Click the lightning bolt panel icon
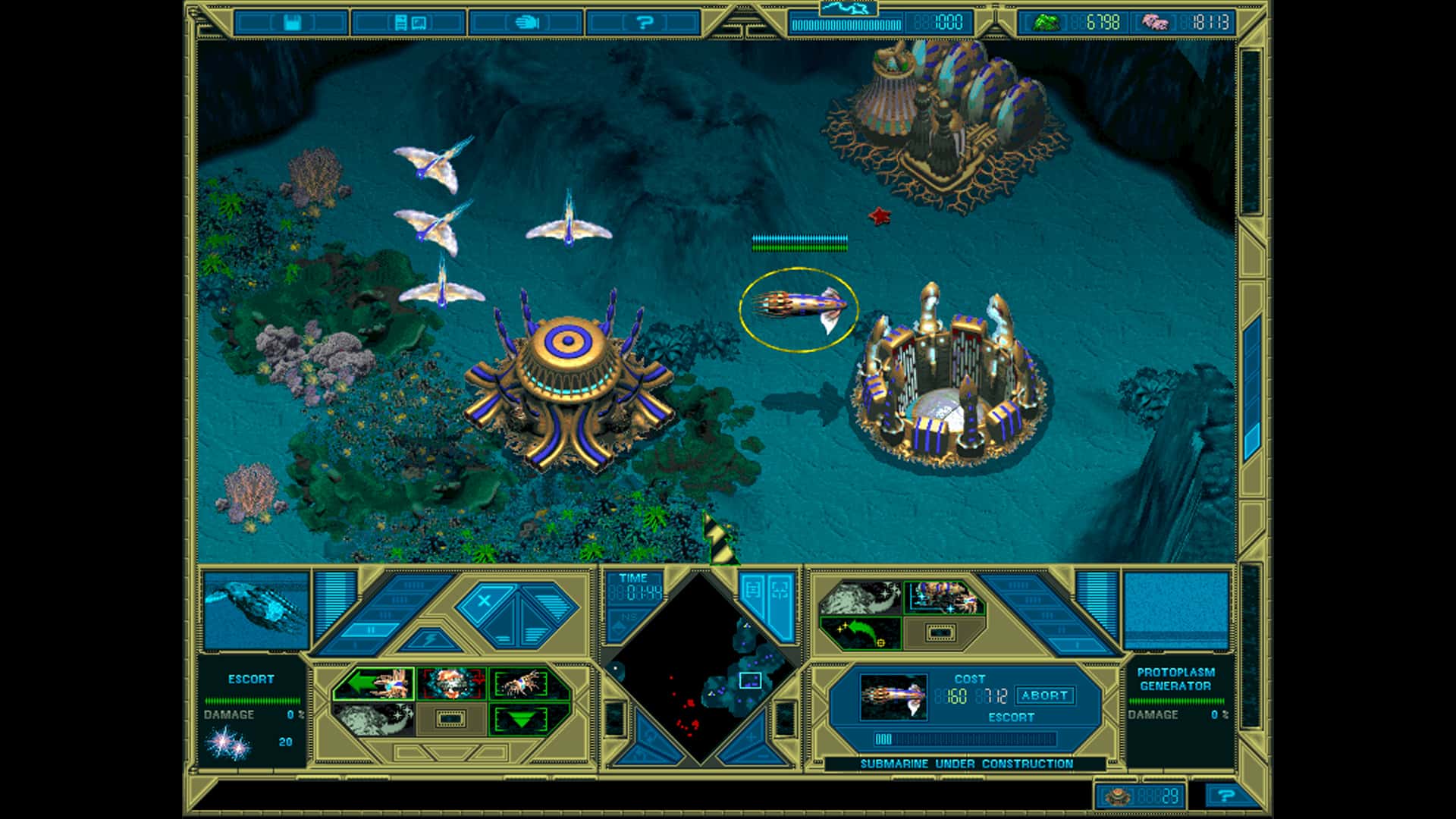The width and height of the screenshot is (1456, 819). coord(429,639)
